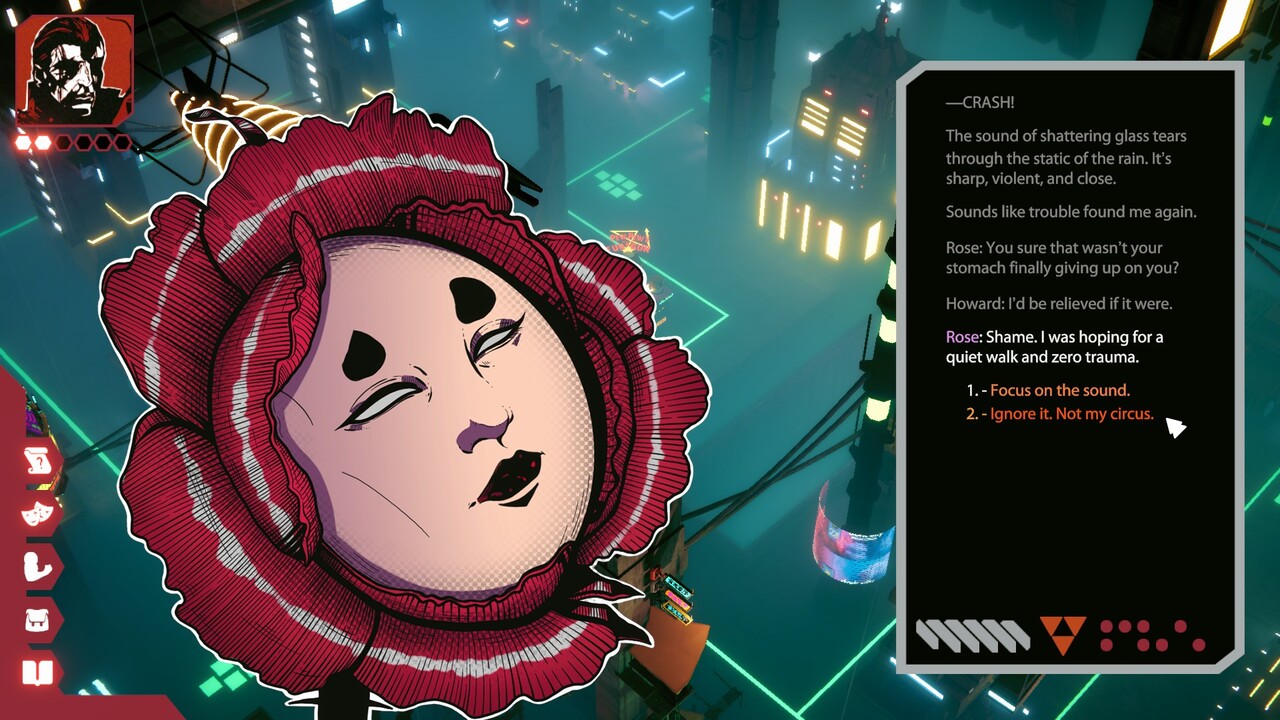Screen dimensions: 1280x720
Task: Select "Ignore it. Not my circus." reply
Action: click(1071, 414)
